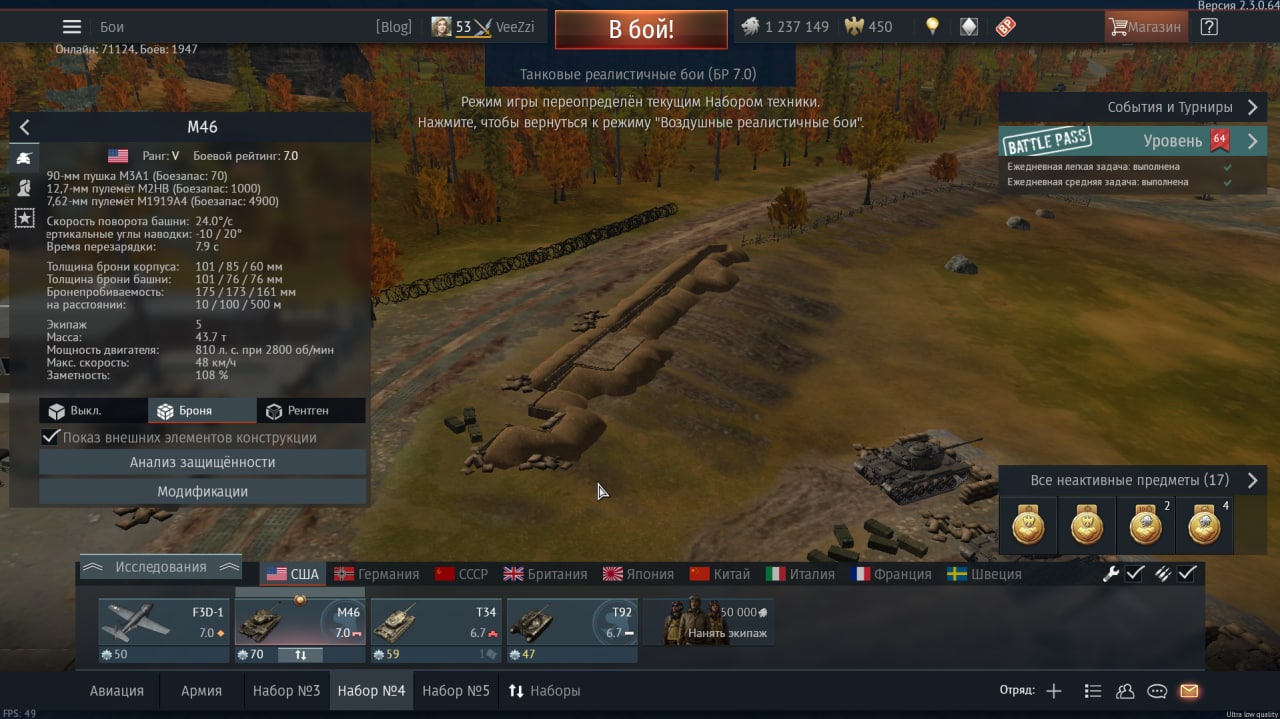Switch to preset Набор №5
This screenshot has height=719, width=1280.
[456, 691]
